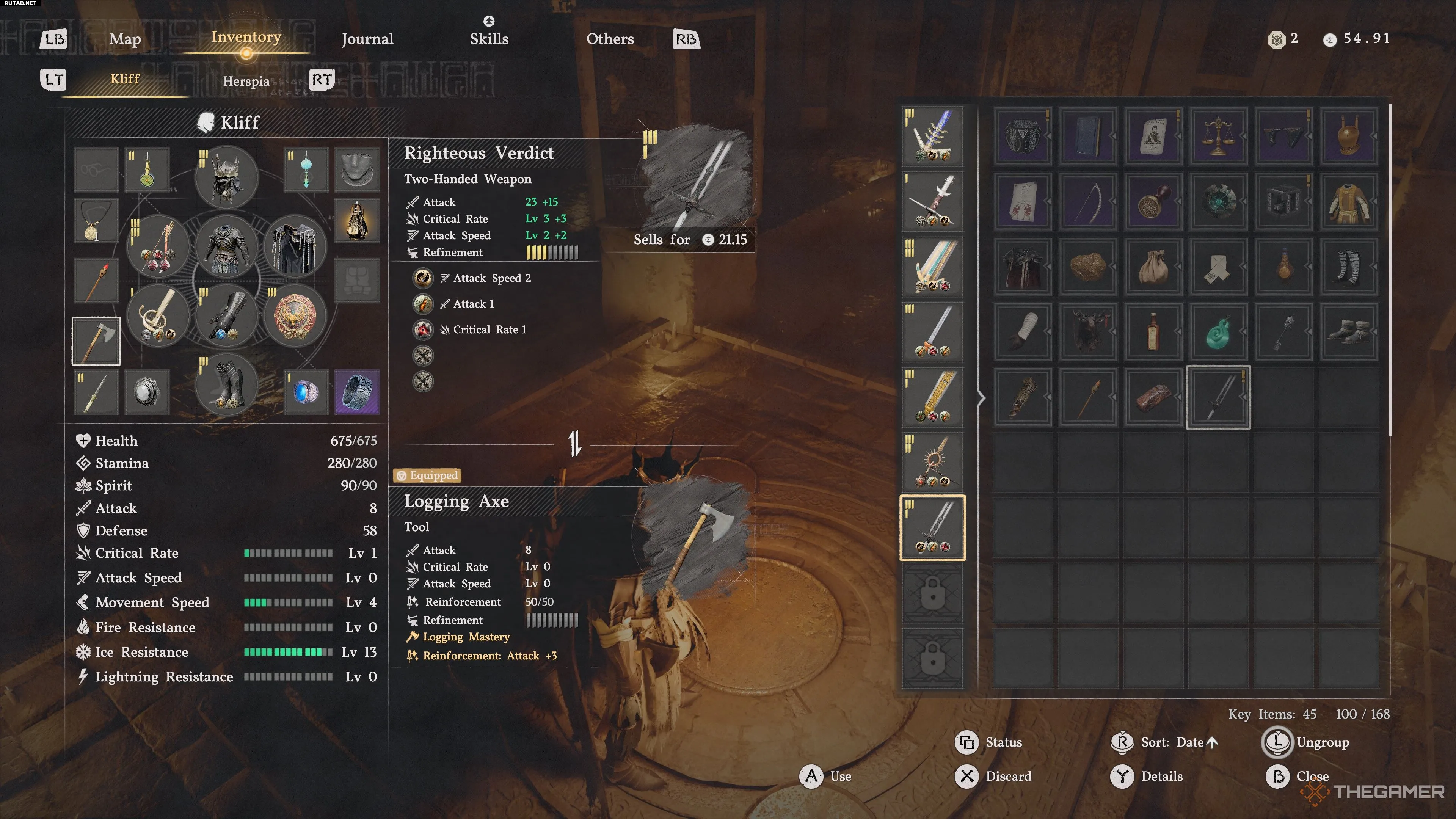Select the round ornate shield slot
The image size is (1456, 819).
click(295, 315)
